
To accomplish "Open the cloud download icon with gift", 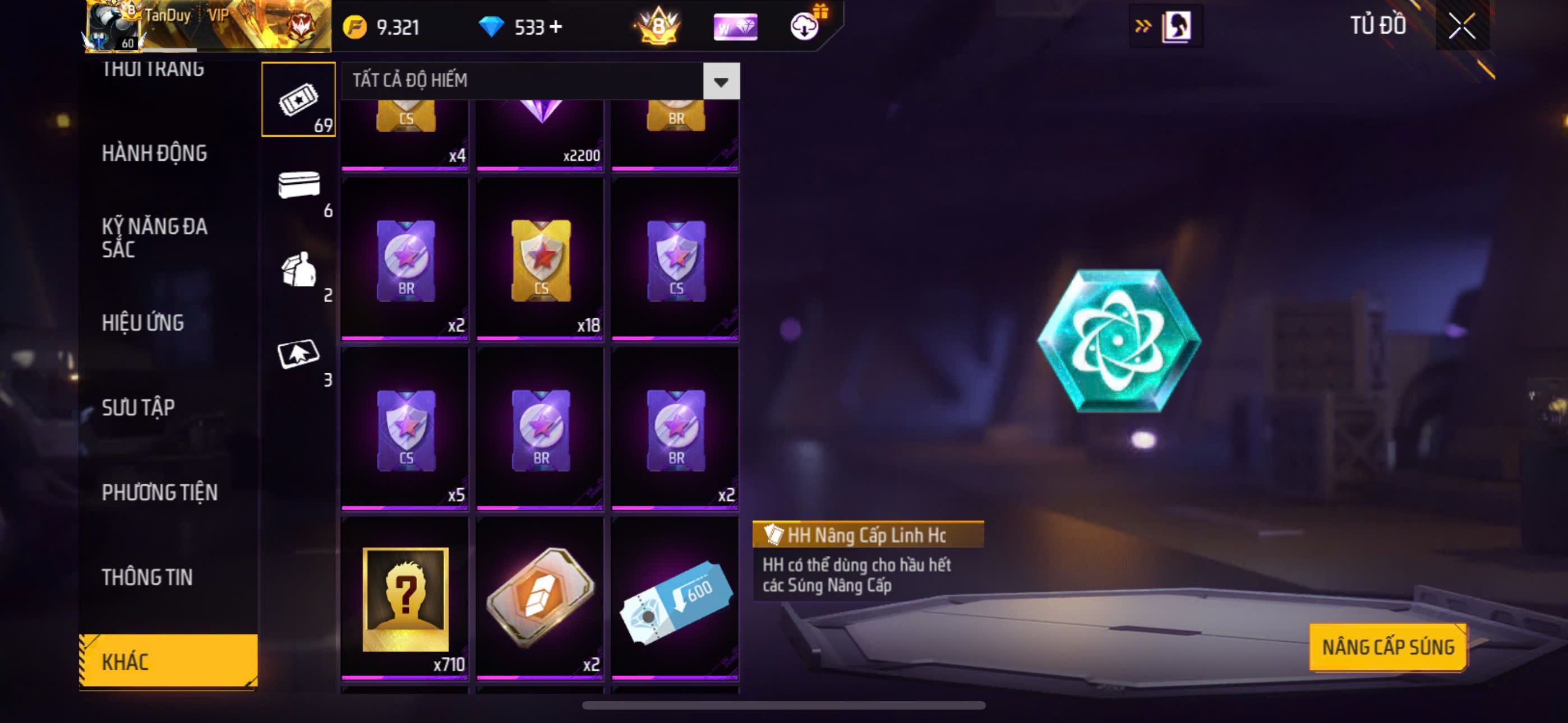I will [x=805, y=26].
